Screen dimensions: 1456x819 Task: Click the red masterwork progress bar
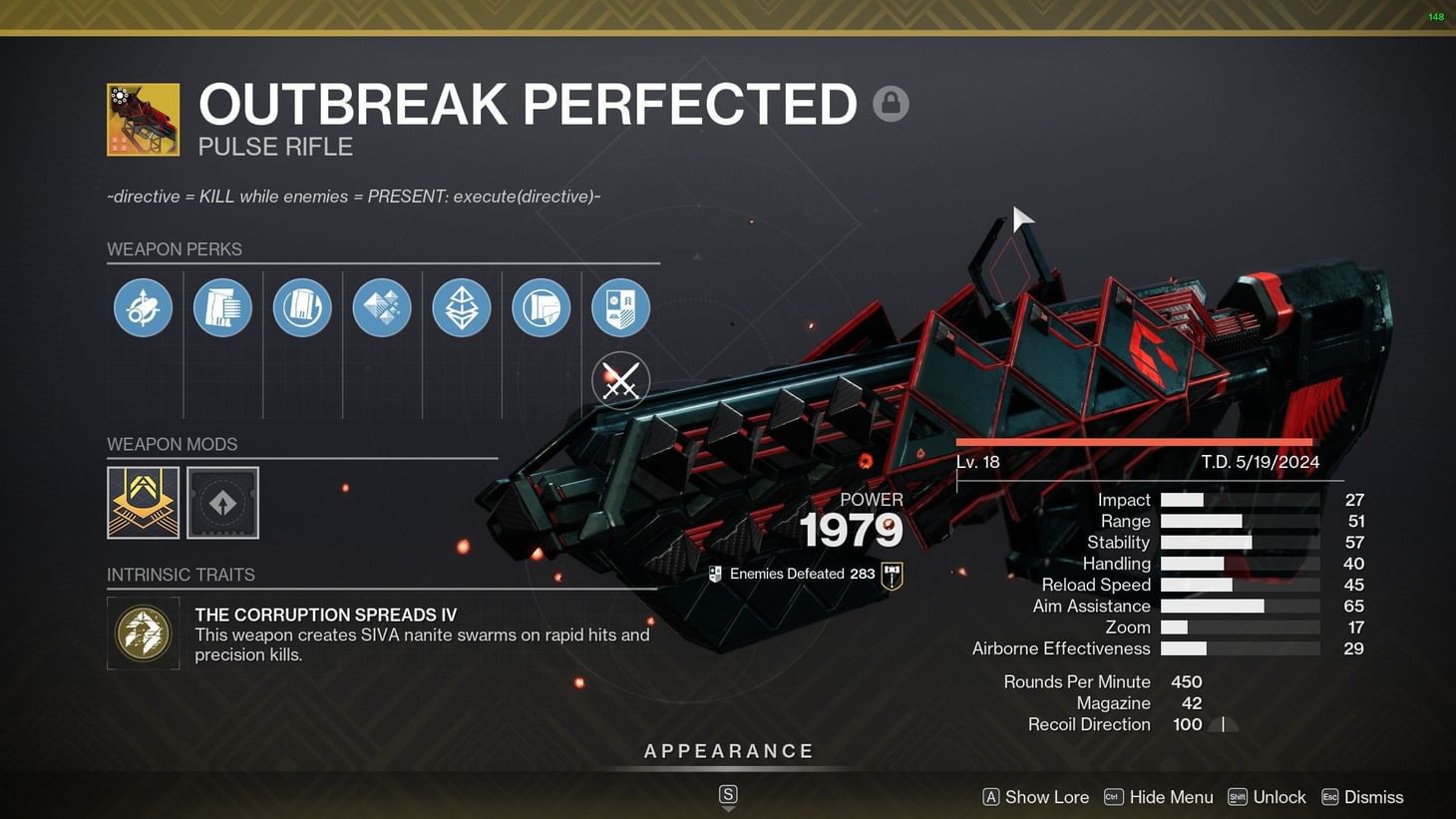click(x=1134, y=441)
